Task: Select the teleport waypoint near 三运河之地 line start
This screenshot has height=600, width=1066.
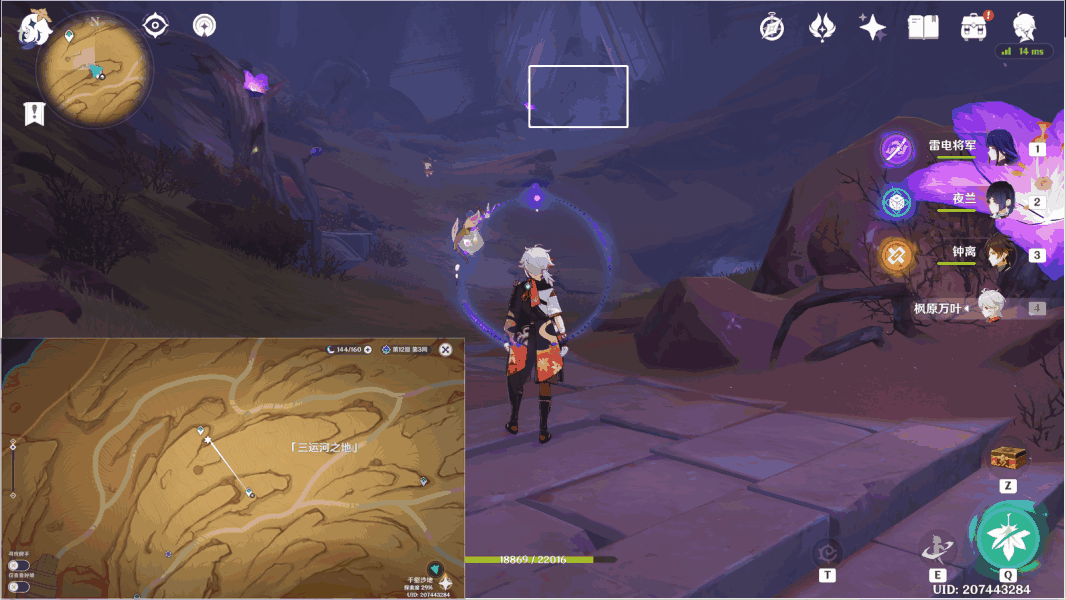Action: tap(200, 429)
